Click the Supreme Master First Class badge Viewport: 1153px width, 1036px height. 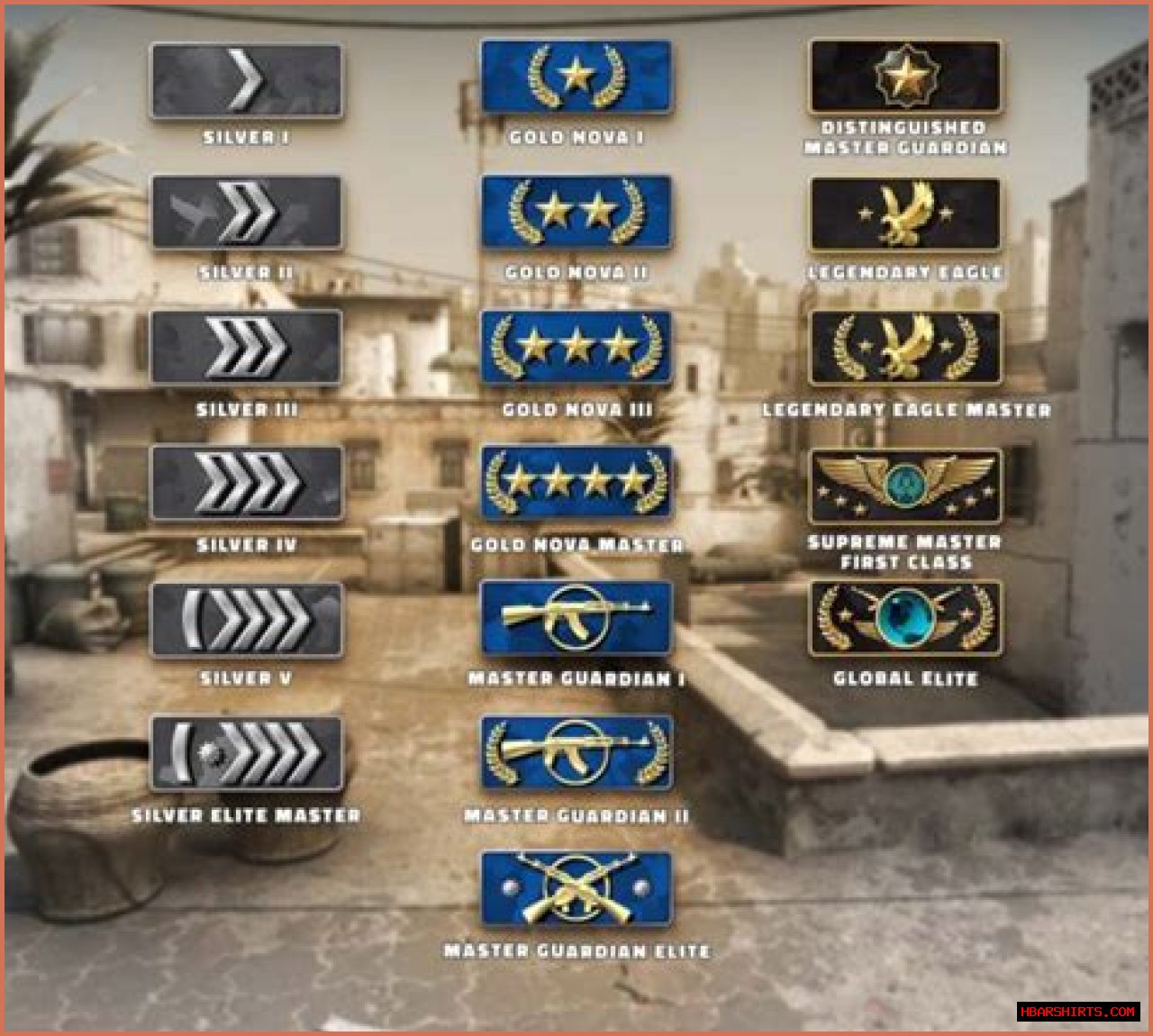(x=904, y=486)
